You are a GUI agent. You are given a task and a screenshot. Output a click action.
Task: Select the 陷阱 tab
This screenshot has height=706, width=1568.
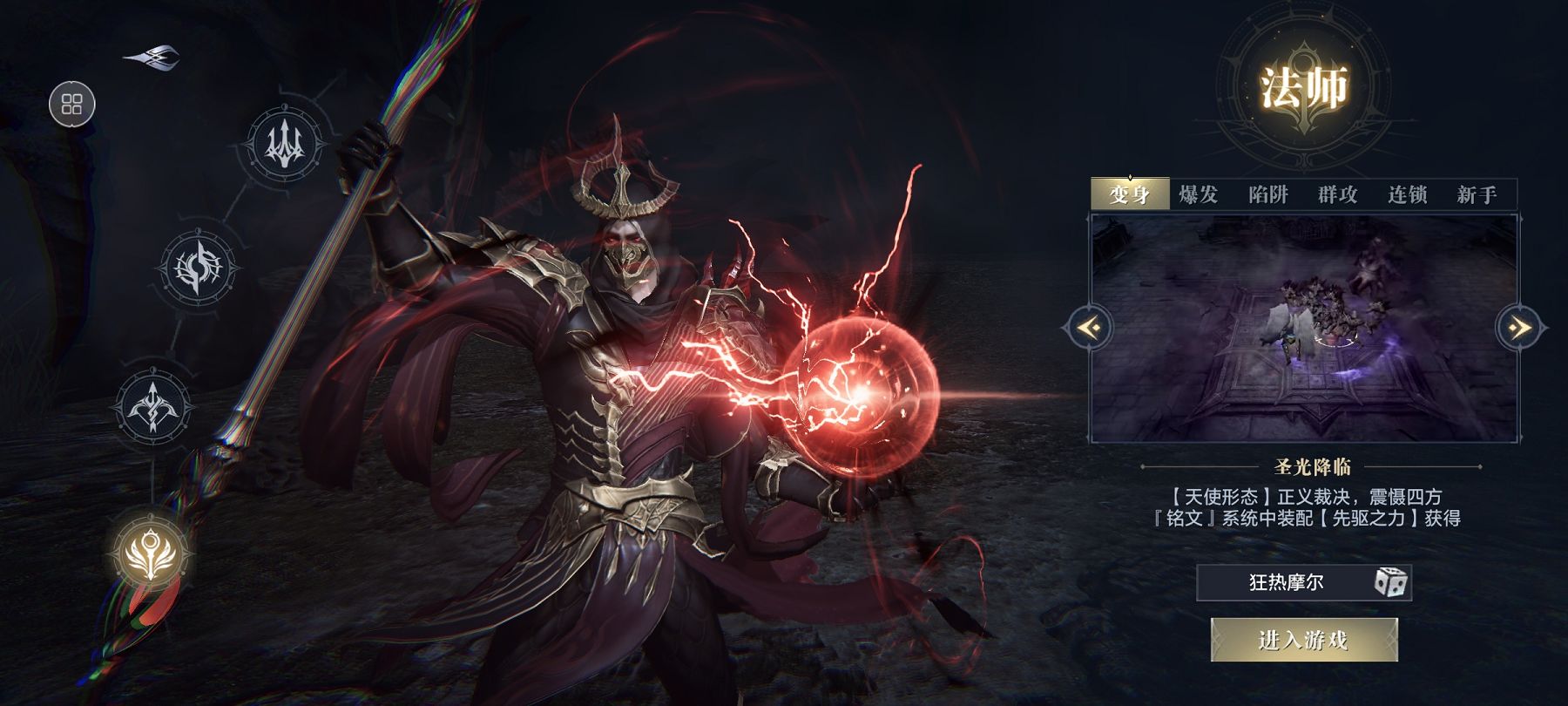click(x=1267, y=194)
